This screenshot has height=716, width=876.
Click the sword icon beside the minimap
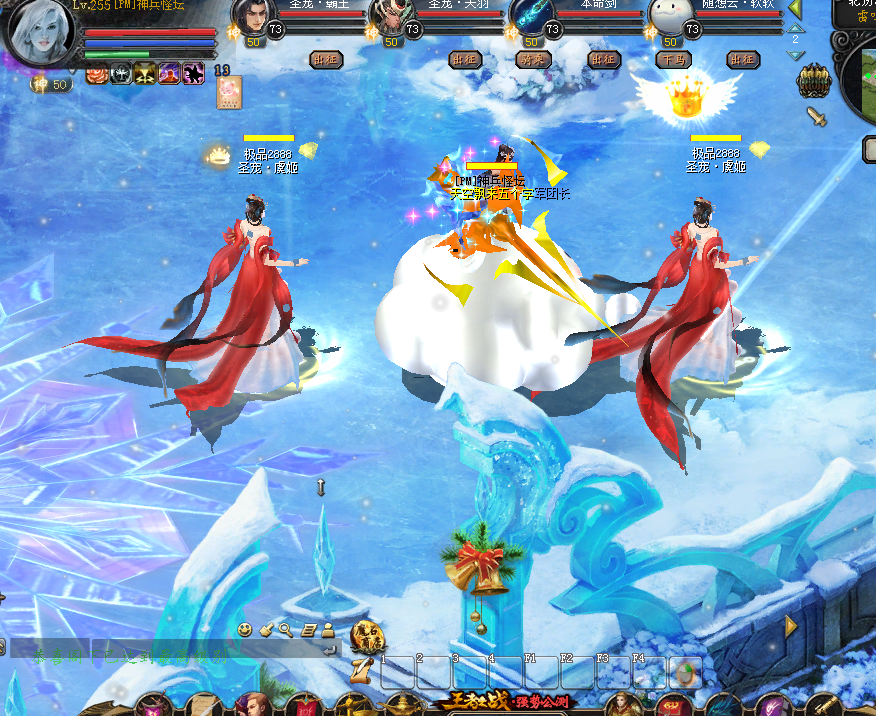[x=817, y=117]
